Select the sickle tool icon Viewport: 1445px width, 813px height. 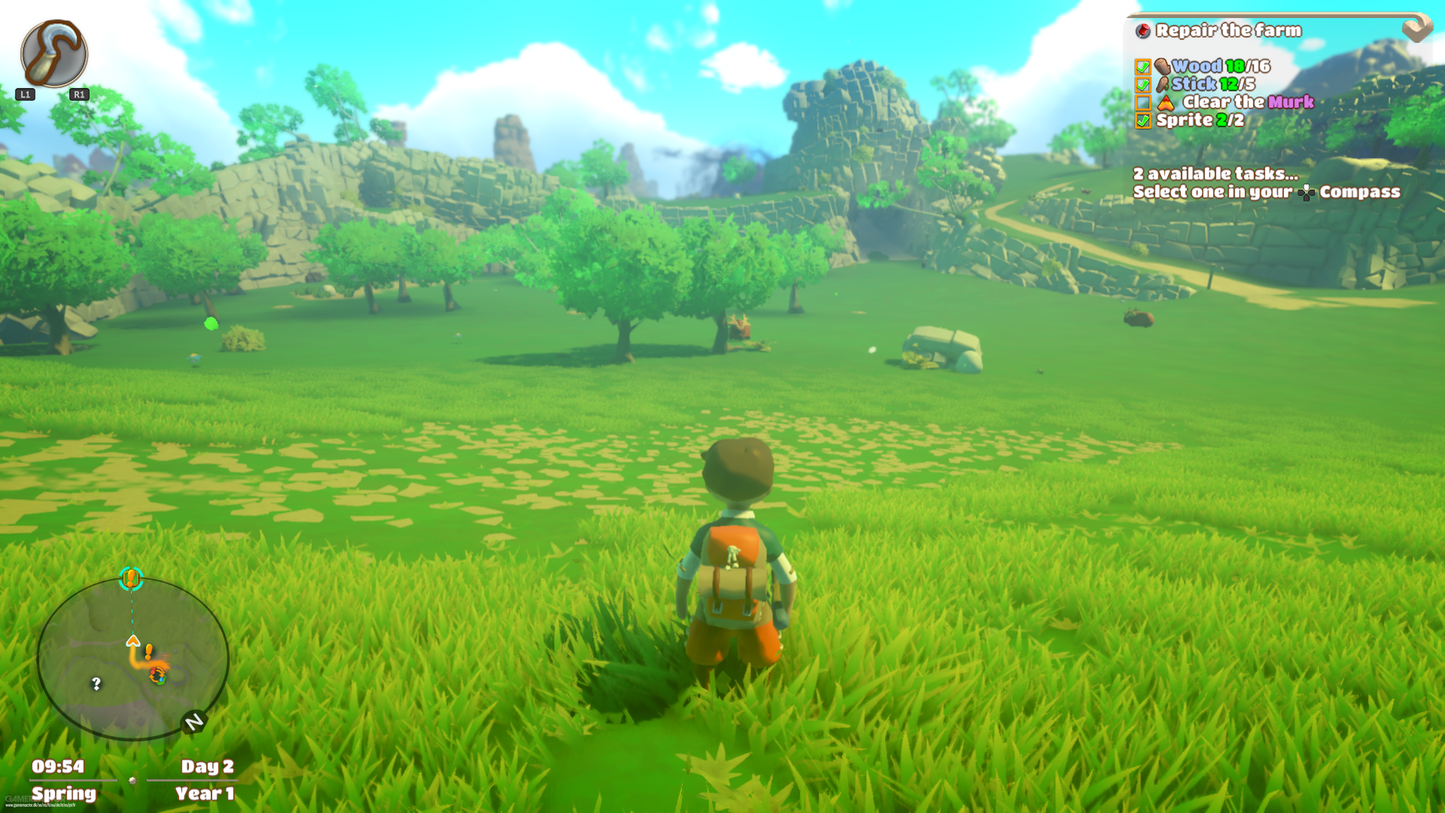click(54, 54)
